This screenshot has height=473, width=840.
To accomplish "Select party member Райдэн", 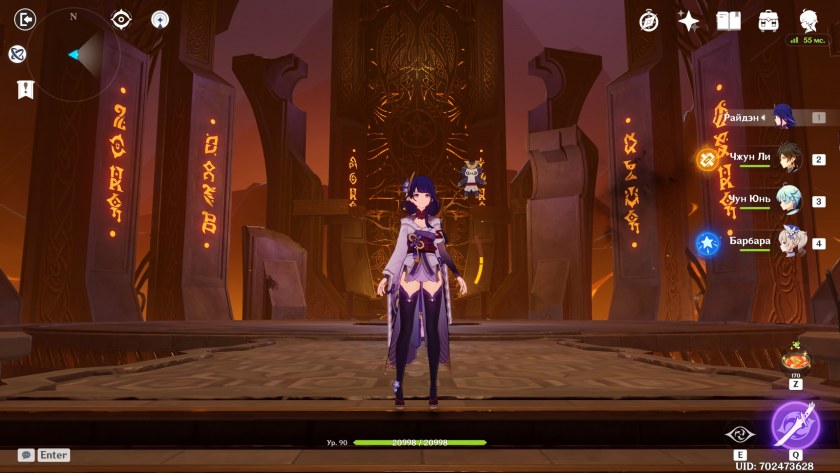I will (783, 117).
